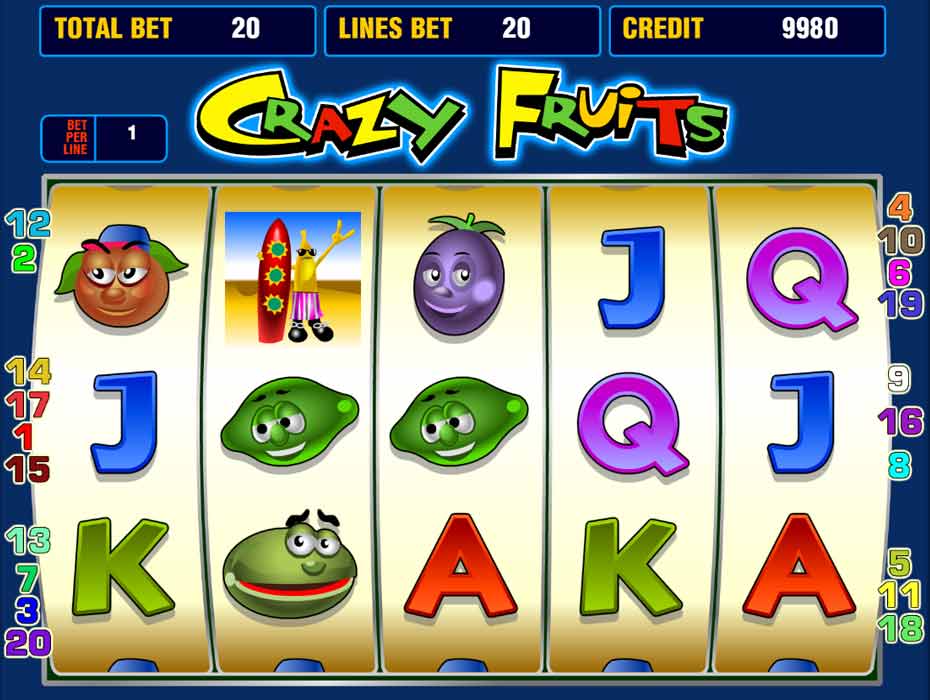The height and width of the screenshot is (700, 930).
Task: Activate payline number 20
Action: [27, 642]
